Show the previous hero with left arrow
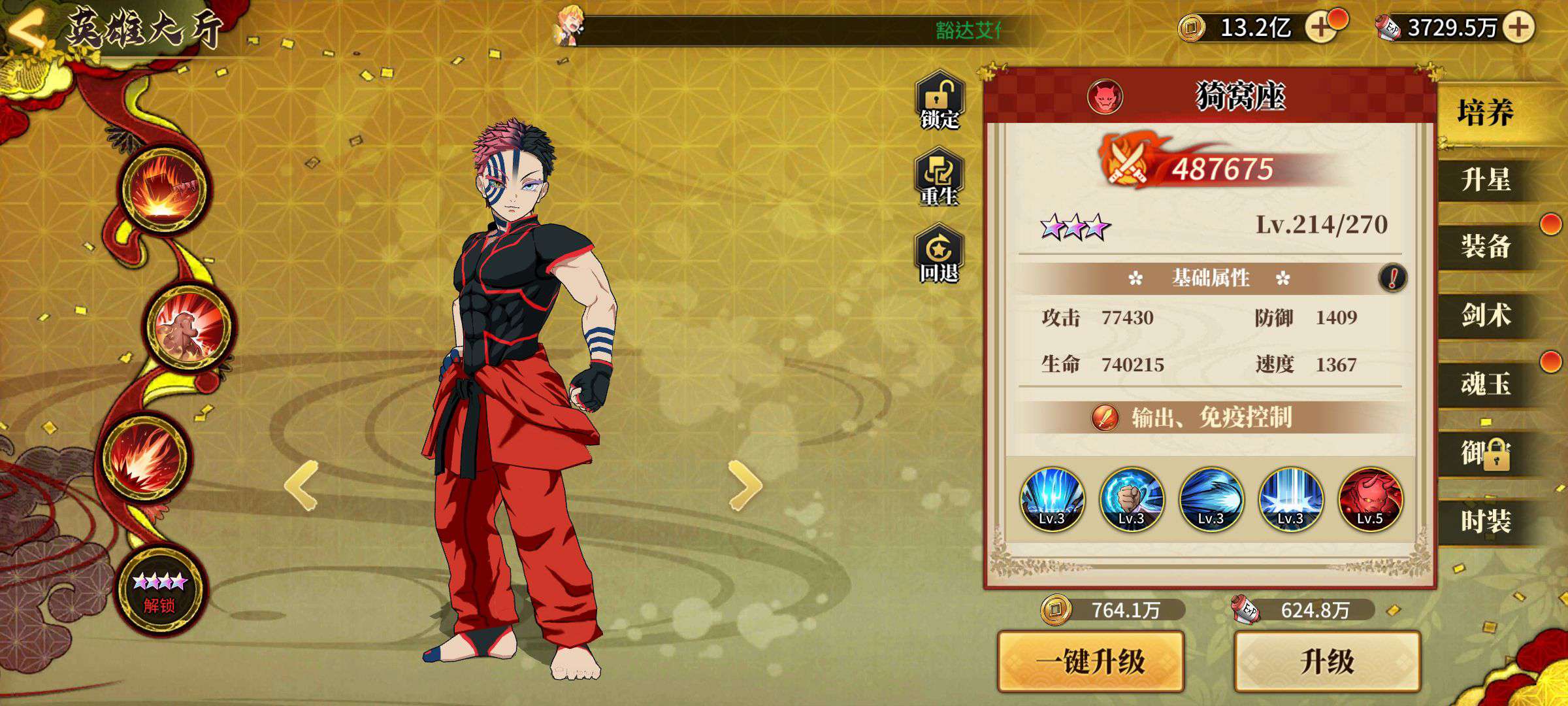The height and width of the screenshot is (706, 1568). [x=302, y=485]
